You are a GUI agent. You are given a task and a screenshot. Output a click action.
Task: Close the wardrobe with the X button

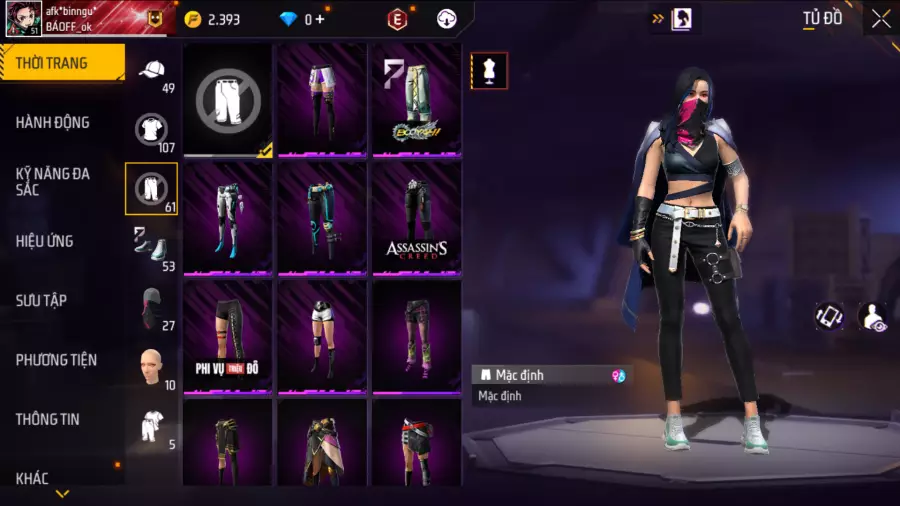coord(880,19)
